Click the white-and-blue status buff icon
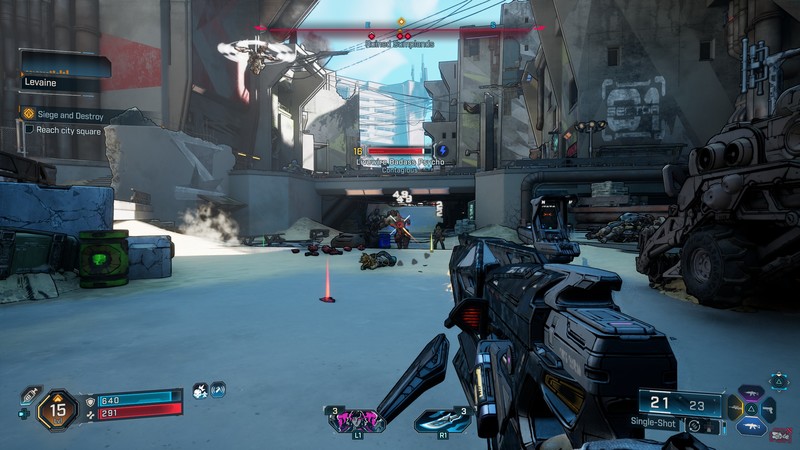The width and height of the screenshot is (800, 450). click(200, 391)
